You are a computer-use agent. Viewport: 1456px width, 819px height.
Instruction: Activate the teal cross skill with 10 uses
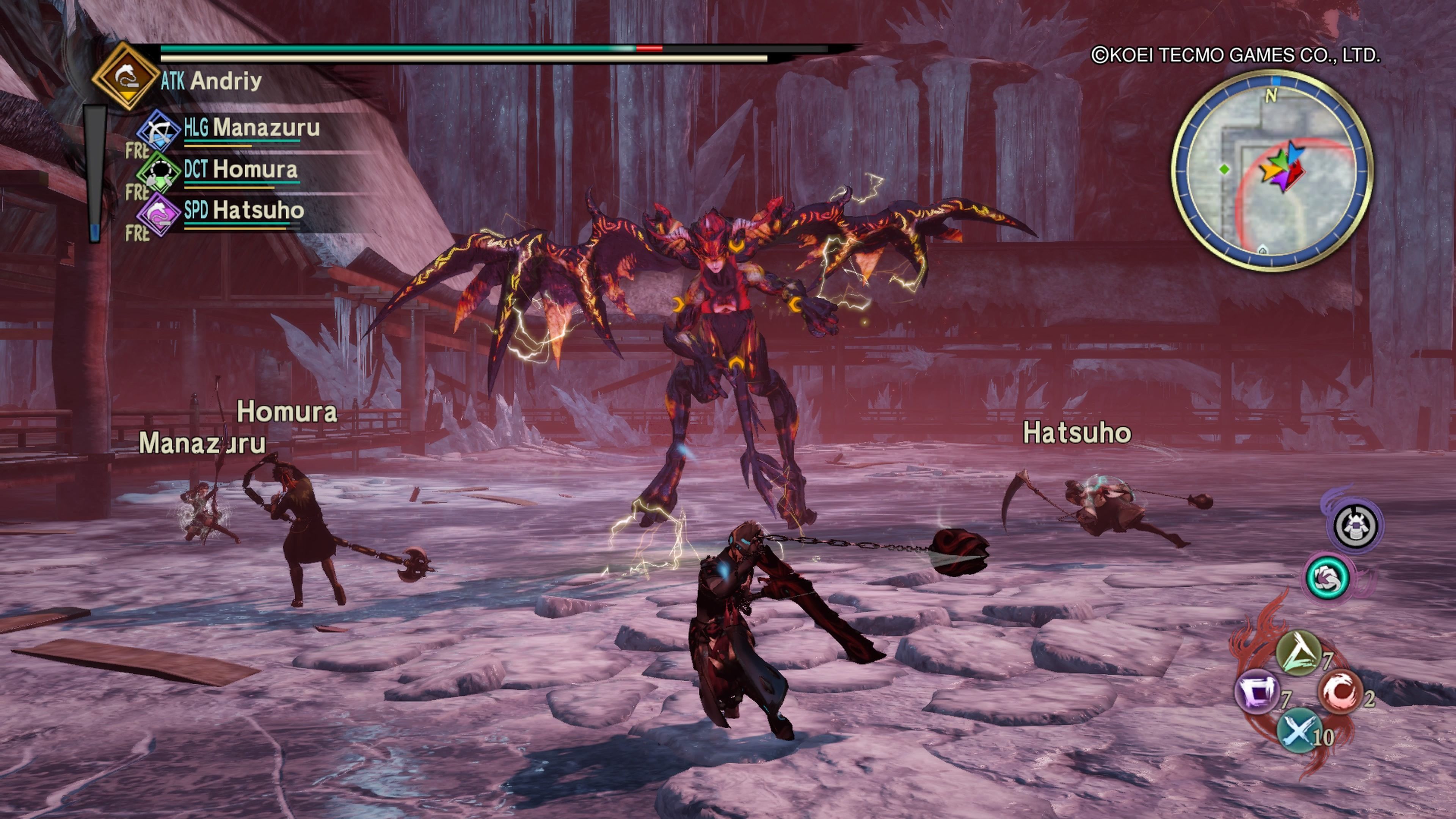point(1299,730)
